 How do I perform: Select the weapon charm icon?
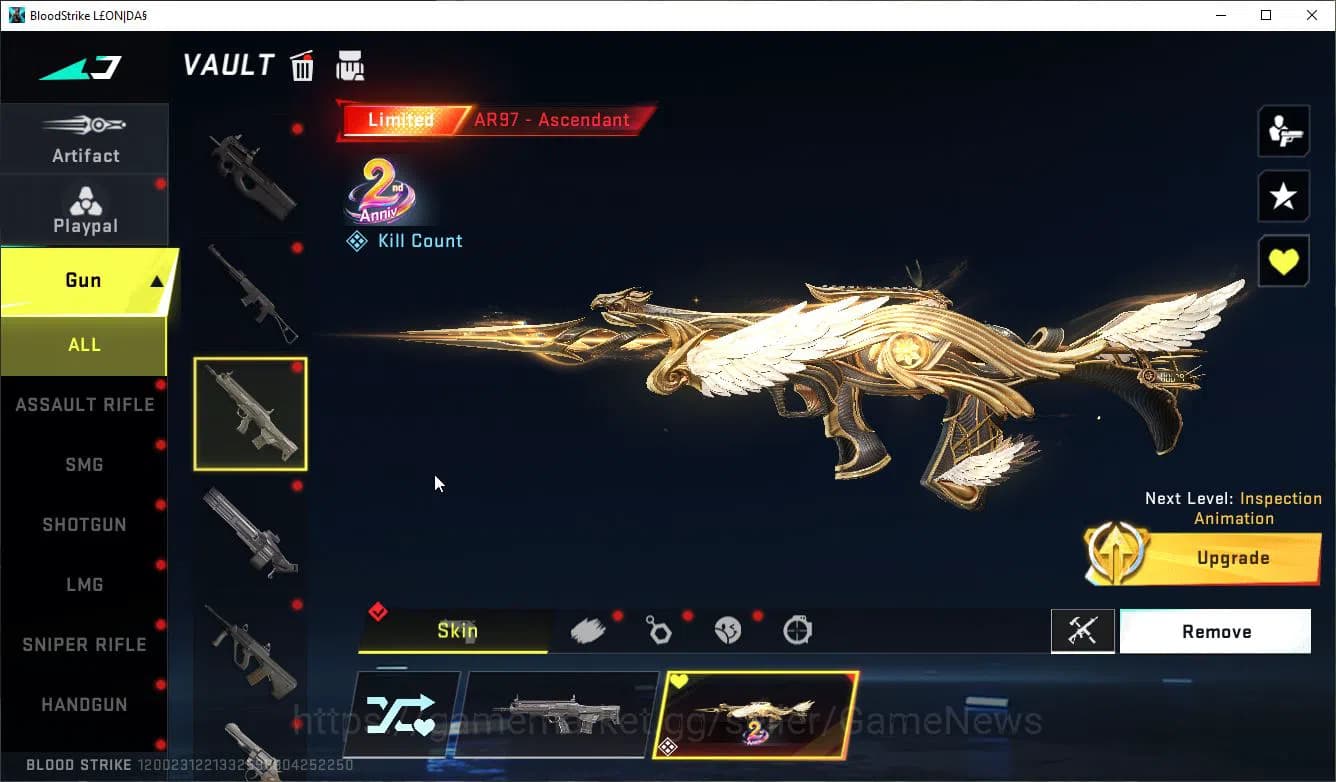659,628
